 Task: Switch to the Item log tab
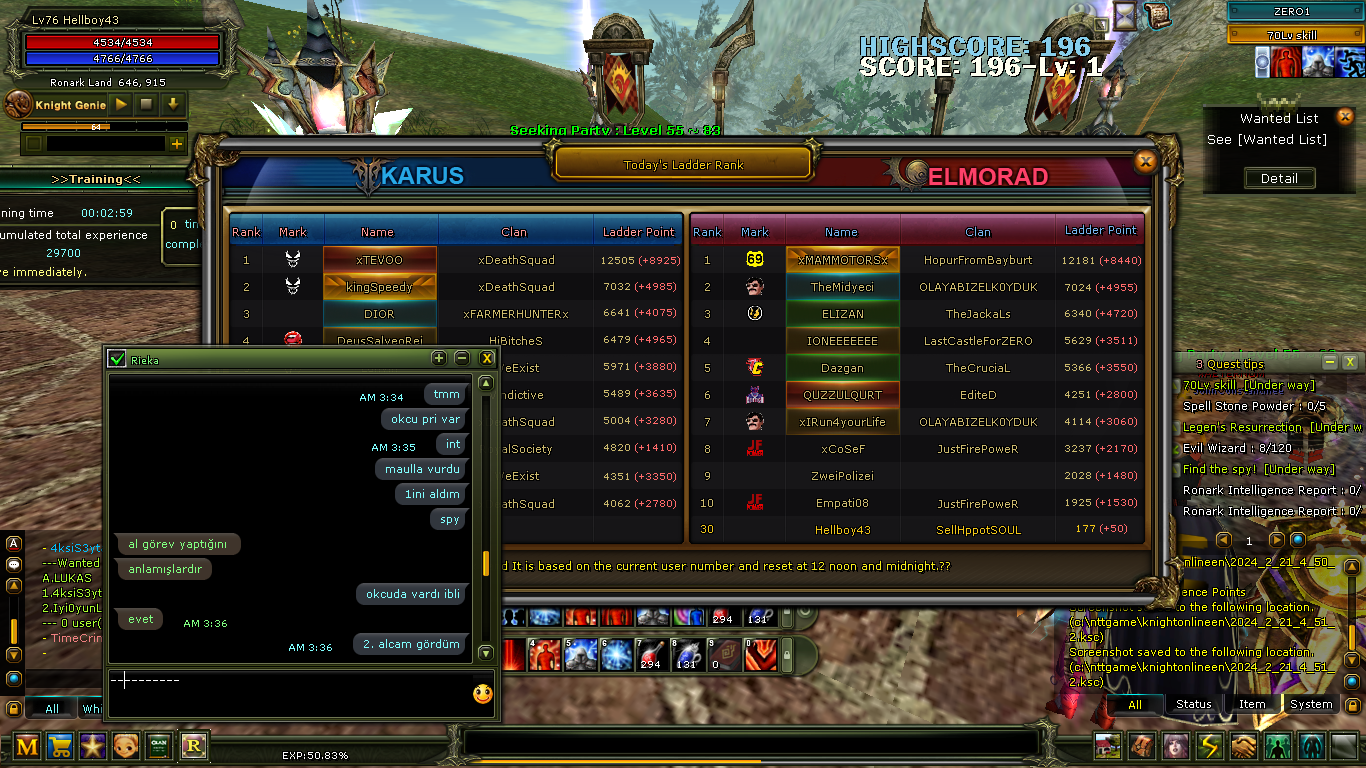pyautogui.click(x=1252, y=704)
